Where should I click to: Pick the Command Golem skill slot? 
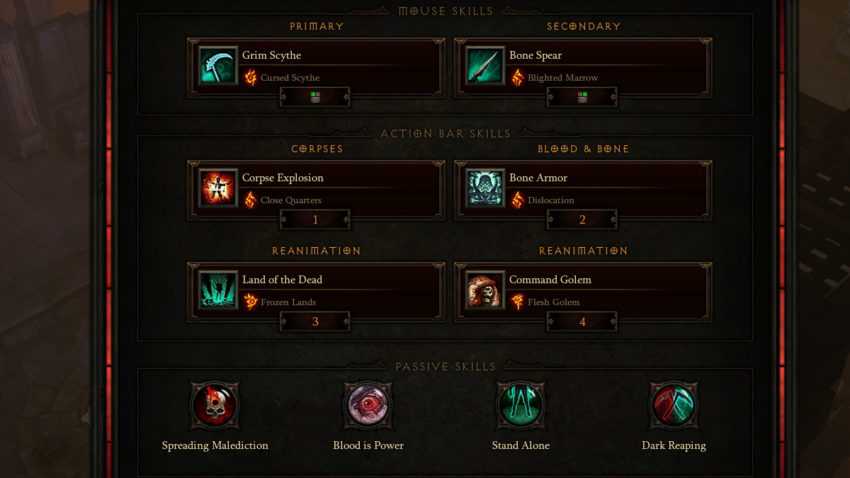click(x=582, y=291)
